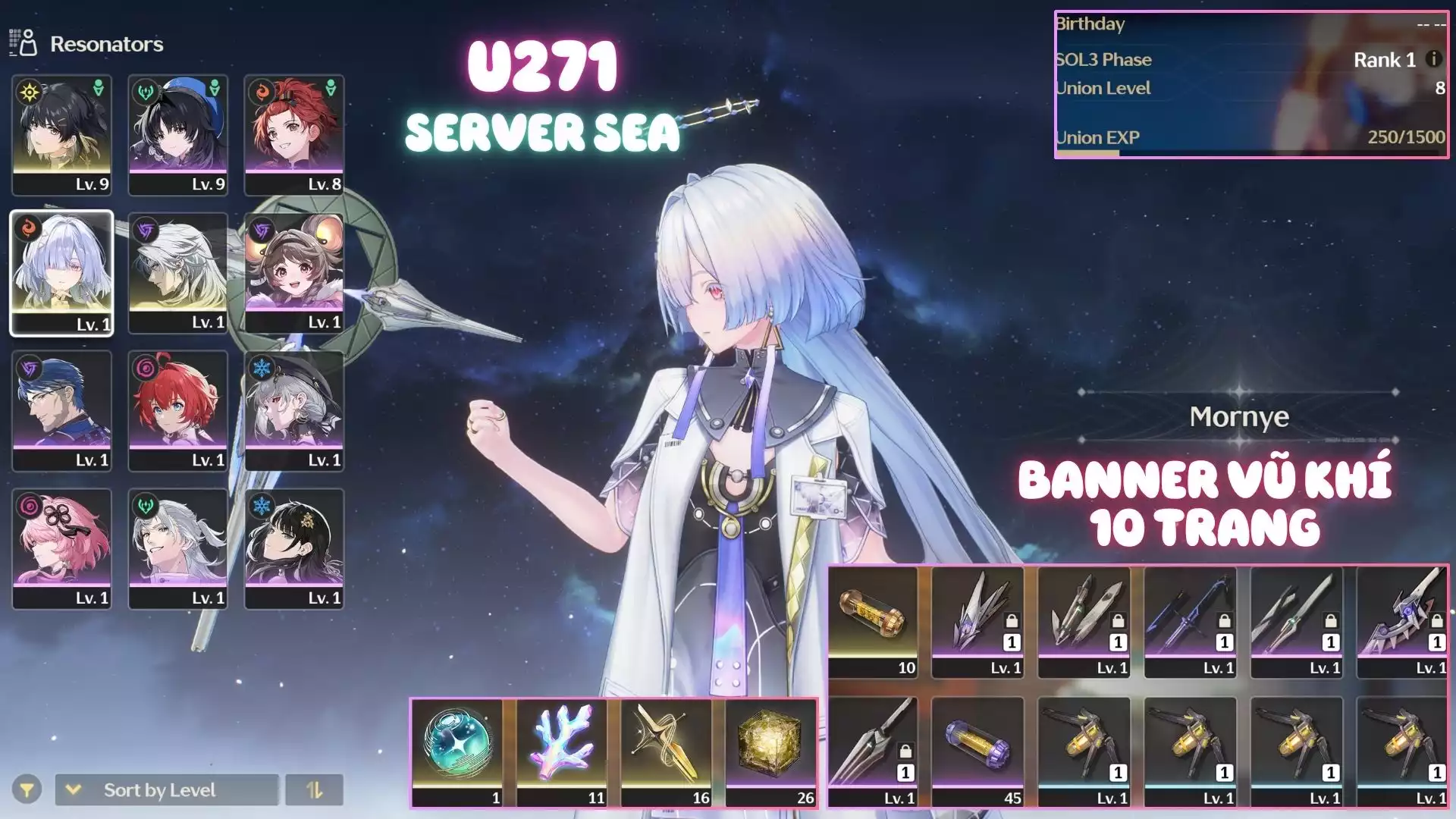Viewport: 1456px width, 819px height.
Task: Select the Lv. 9 resonator with blue beret
Action: tap(178, 135)
